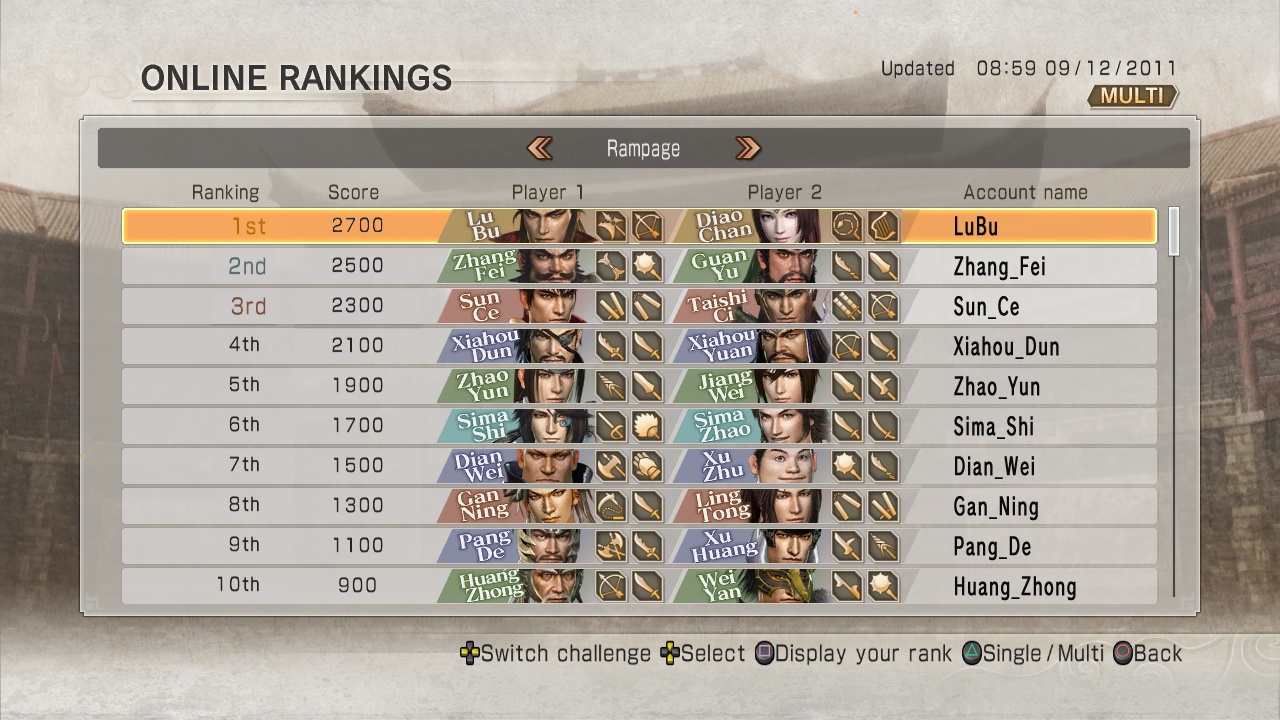Select the Rampage challenge header
The image size is (1280, 720).
click(x=643, y=148)
